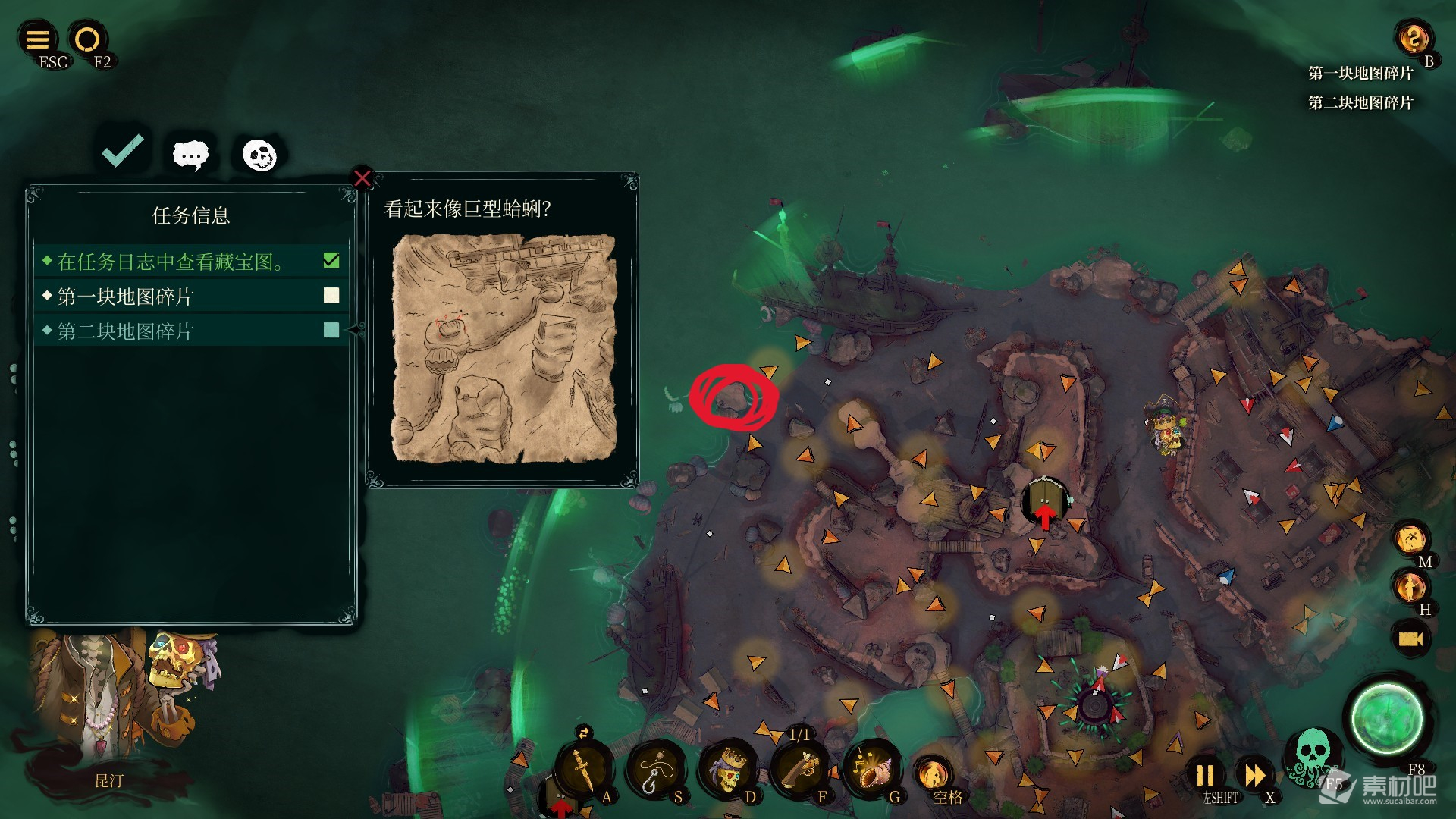This screenshot has width=1456, height=819.
Task: Click the ring icon labeled F2
Action: [x=87, y=39]
